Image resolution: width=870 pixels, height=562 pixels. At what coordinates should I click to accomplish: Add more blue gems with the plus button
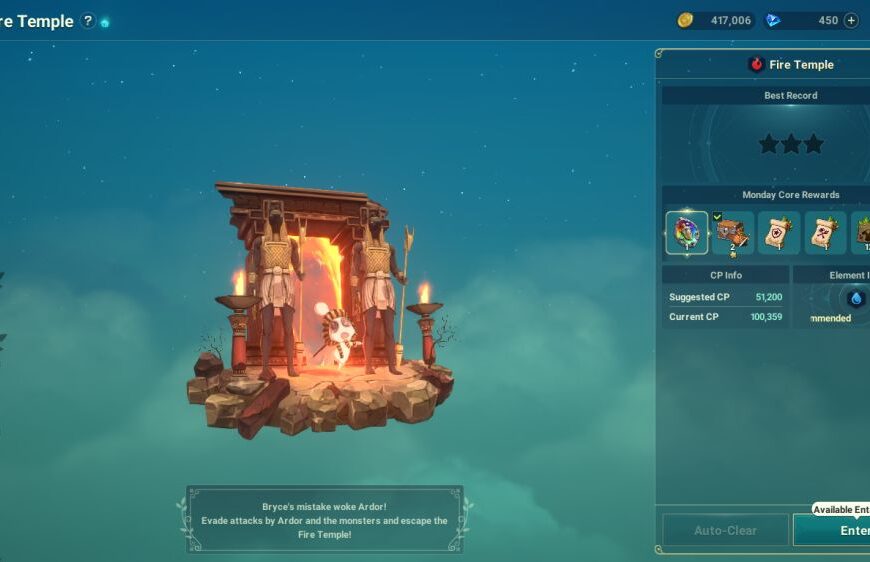tap(851, 20)
